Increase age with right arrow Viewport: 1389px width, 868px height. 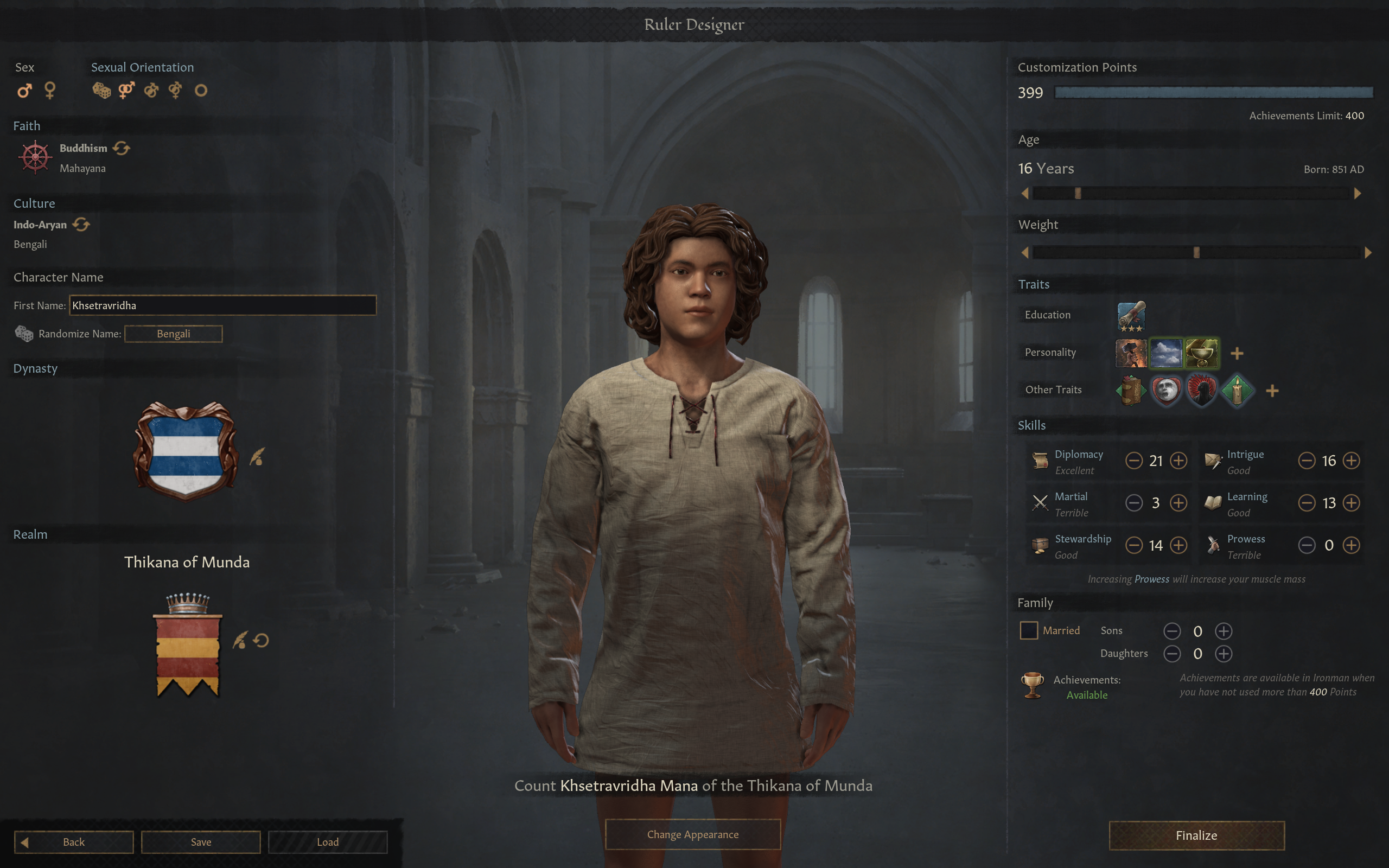1358,194
